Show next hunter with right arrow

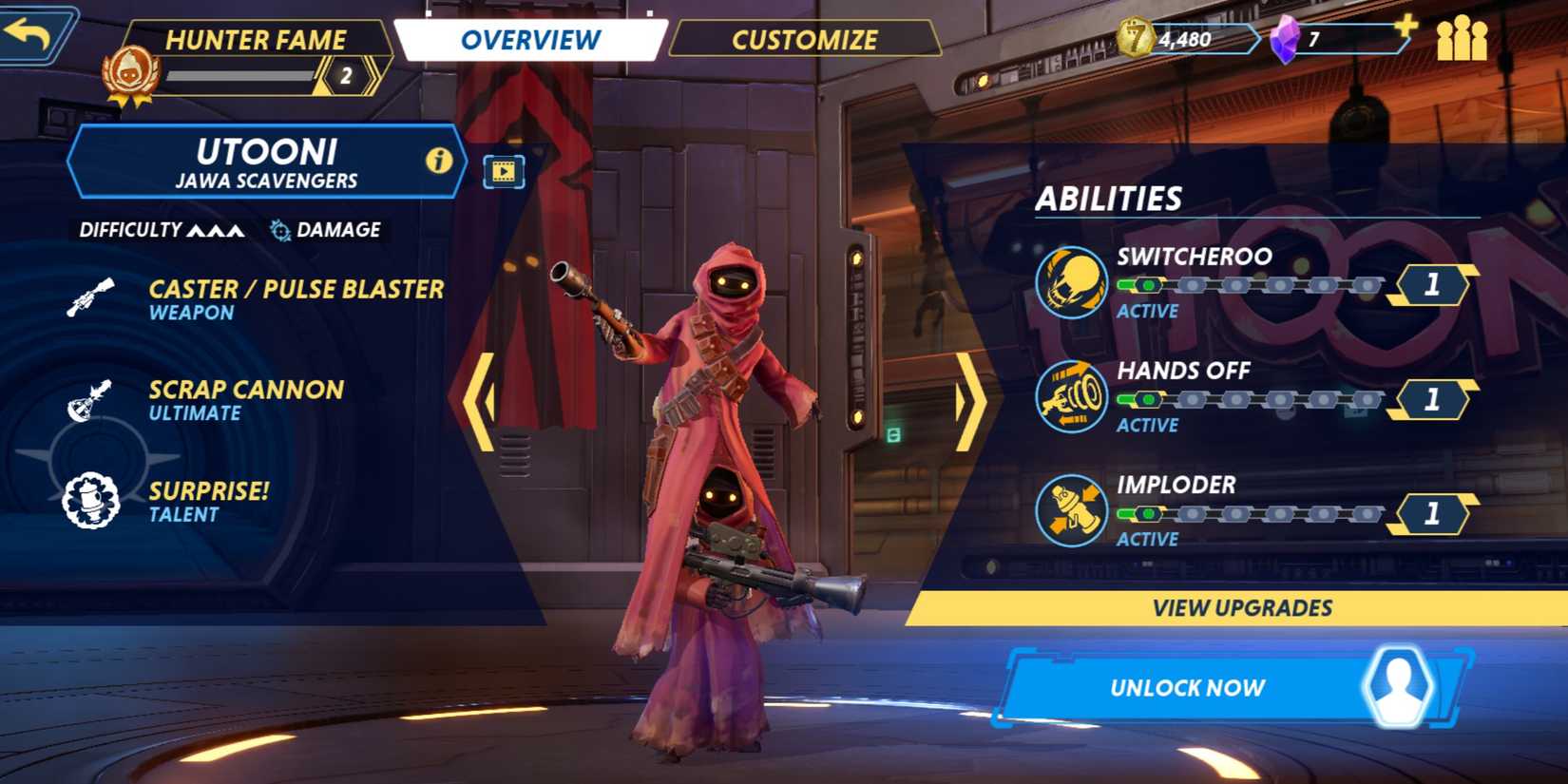pos(969,401)
